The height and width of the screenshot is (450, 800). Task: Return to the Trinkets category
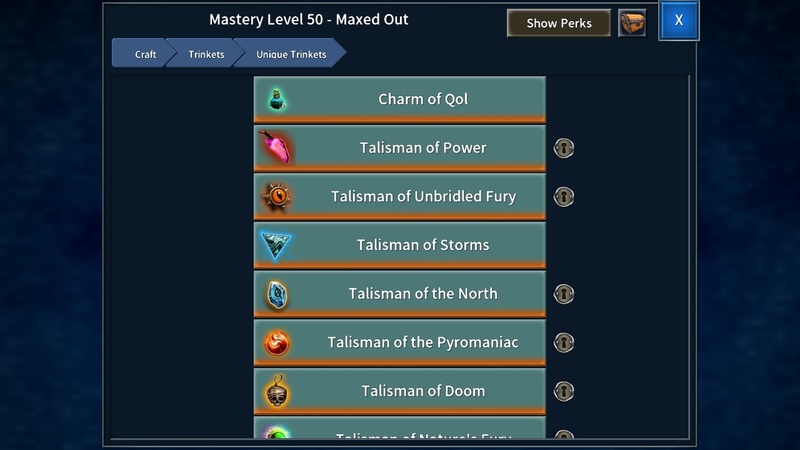coord(206,54)
